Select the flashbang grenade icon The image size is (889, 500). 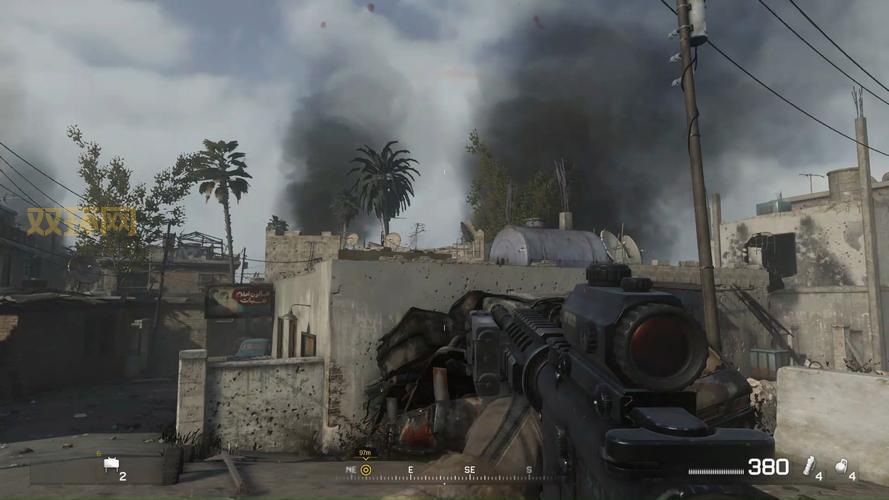coord(809,466)
